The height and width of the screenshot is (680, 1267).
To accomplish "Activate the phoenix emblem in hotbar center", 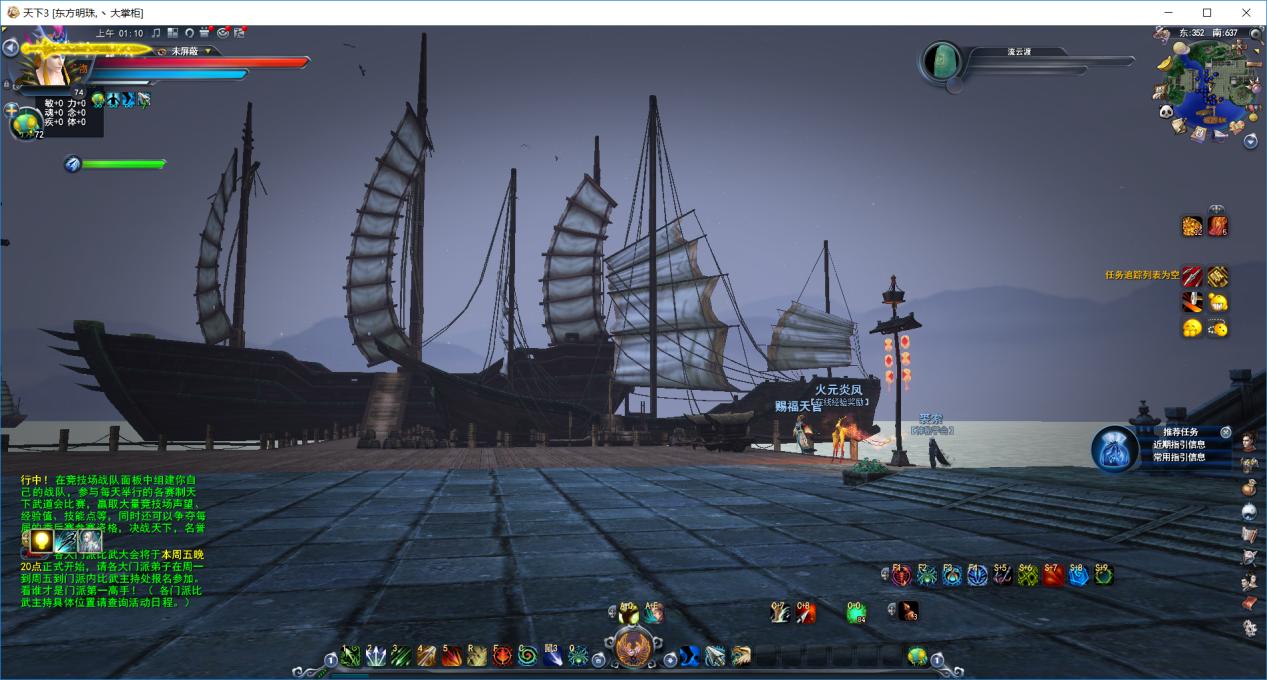I will [632, 648].
